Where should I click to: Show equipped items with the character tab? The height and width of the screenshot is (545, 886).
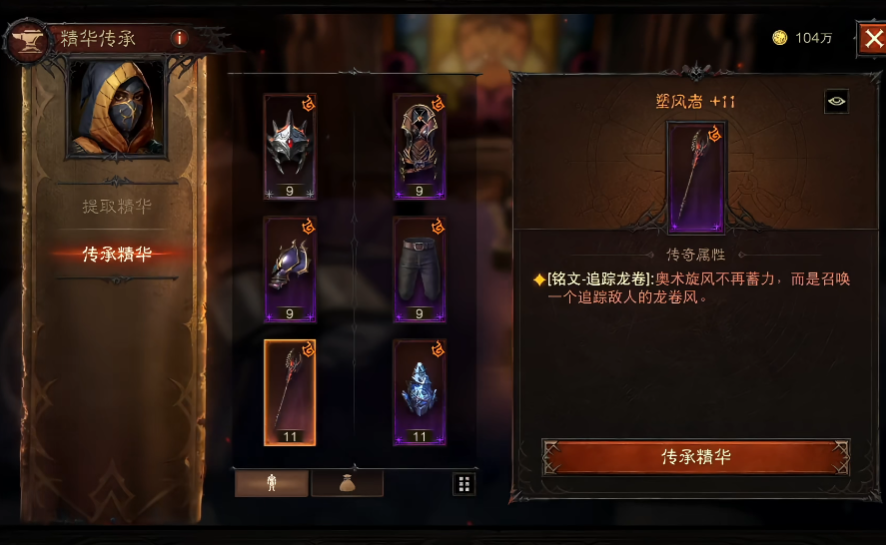coord(271,484)
